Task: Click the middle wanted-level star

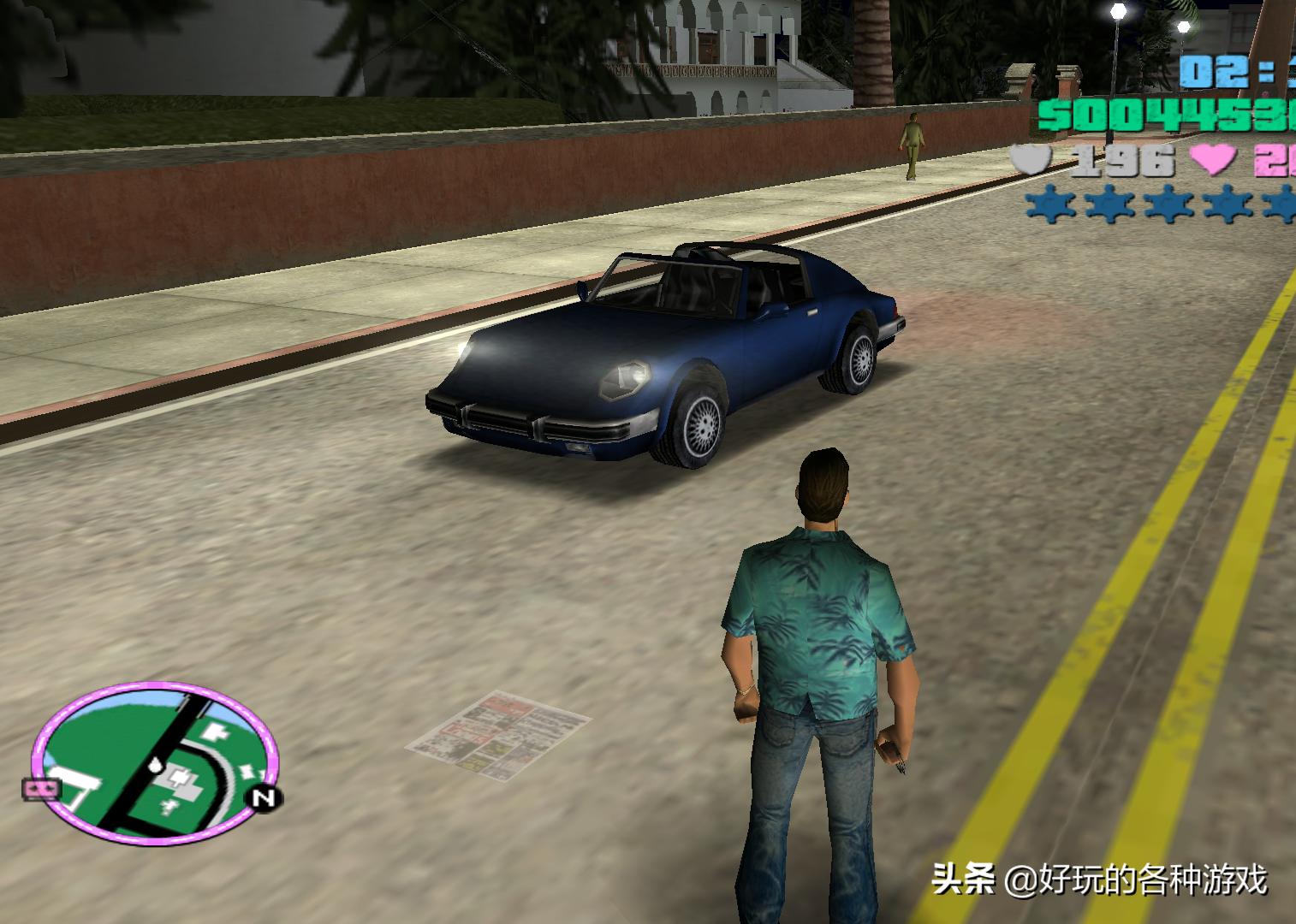Action: pos(1168,204)
